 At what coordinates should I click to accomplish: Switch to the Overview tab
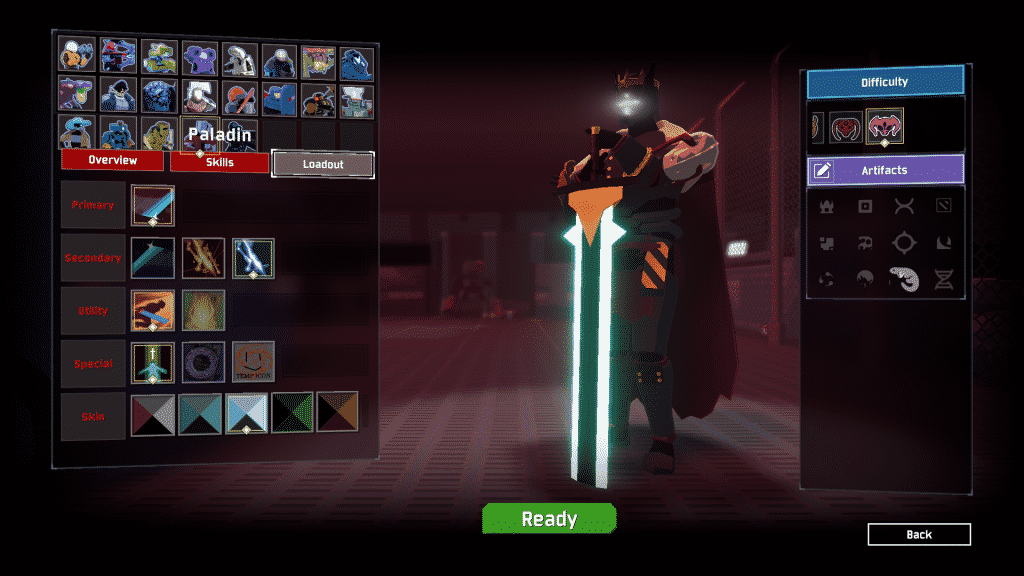click(x=112, y=161)
